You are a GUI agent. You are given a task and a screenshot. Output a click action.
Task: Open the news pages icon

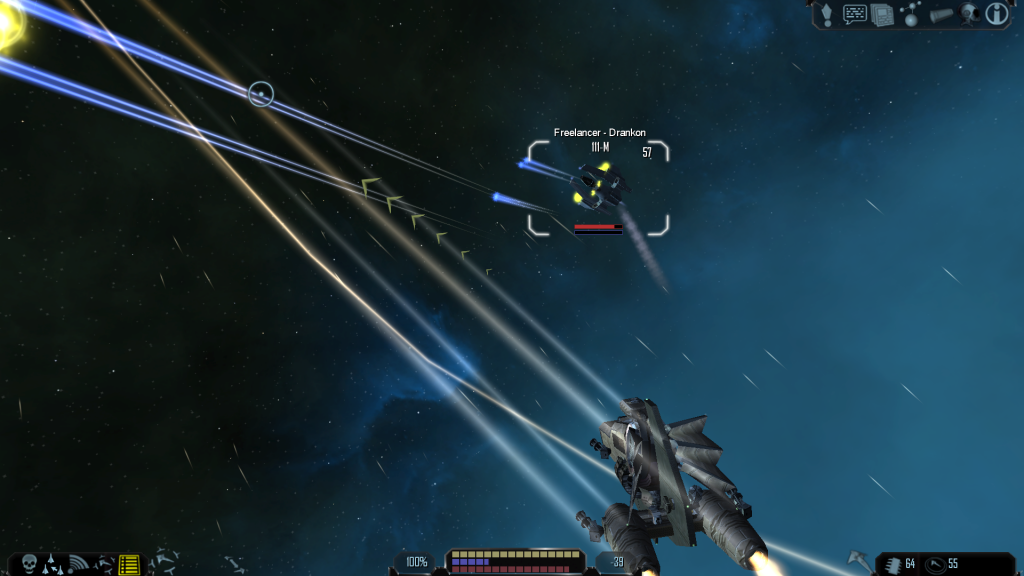click(x=882, y=14)
